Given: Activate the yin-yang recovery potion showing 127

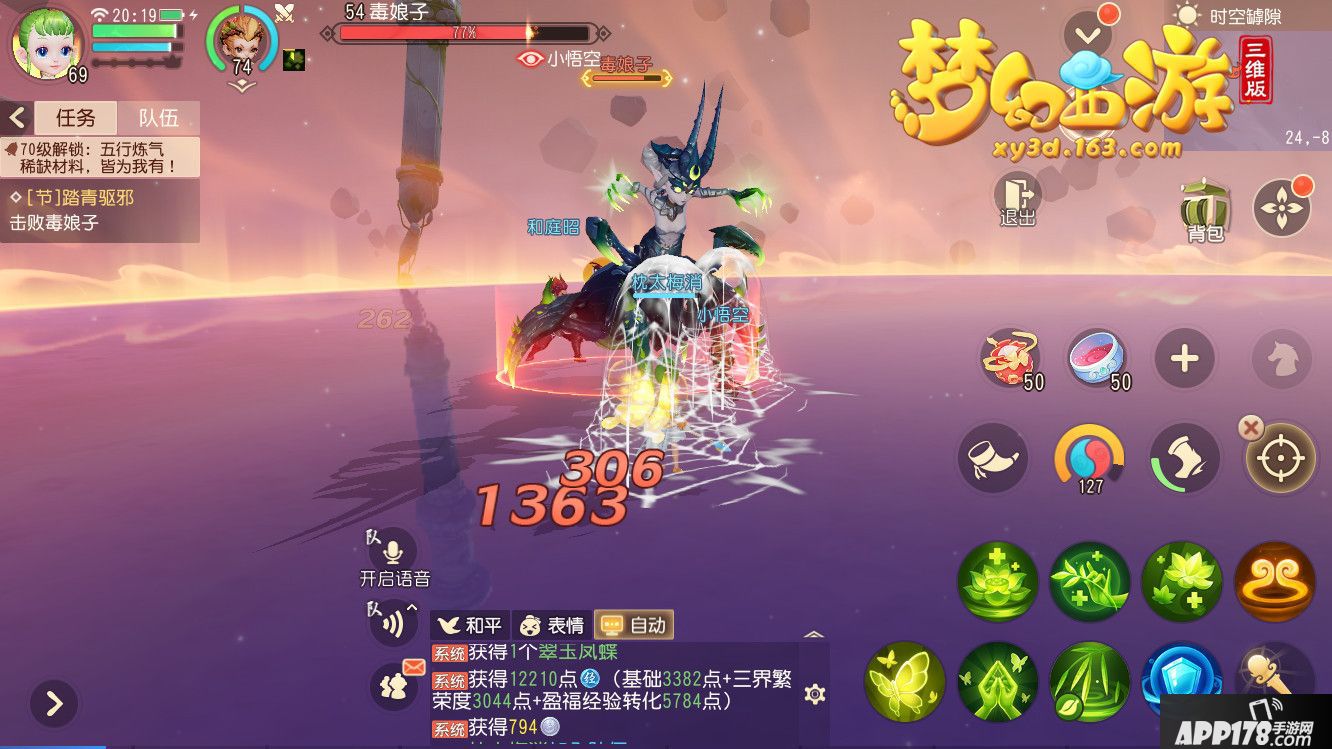Looking at the screenshot, I should [x=1090, y=458].
